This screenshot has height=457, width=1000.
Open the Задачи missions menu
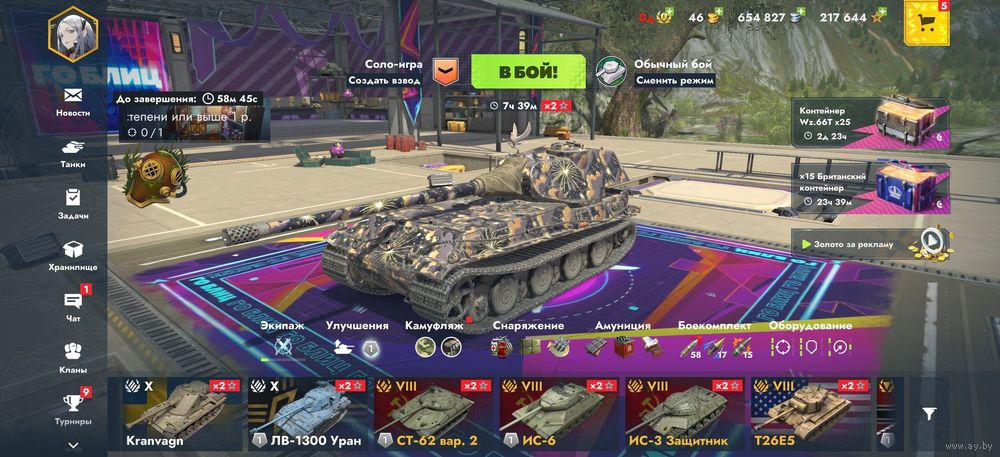(x=73, y=203)
